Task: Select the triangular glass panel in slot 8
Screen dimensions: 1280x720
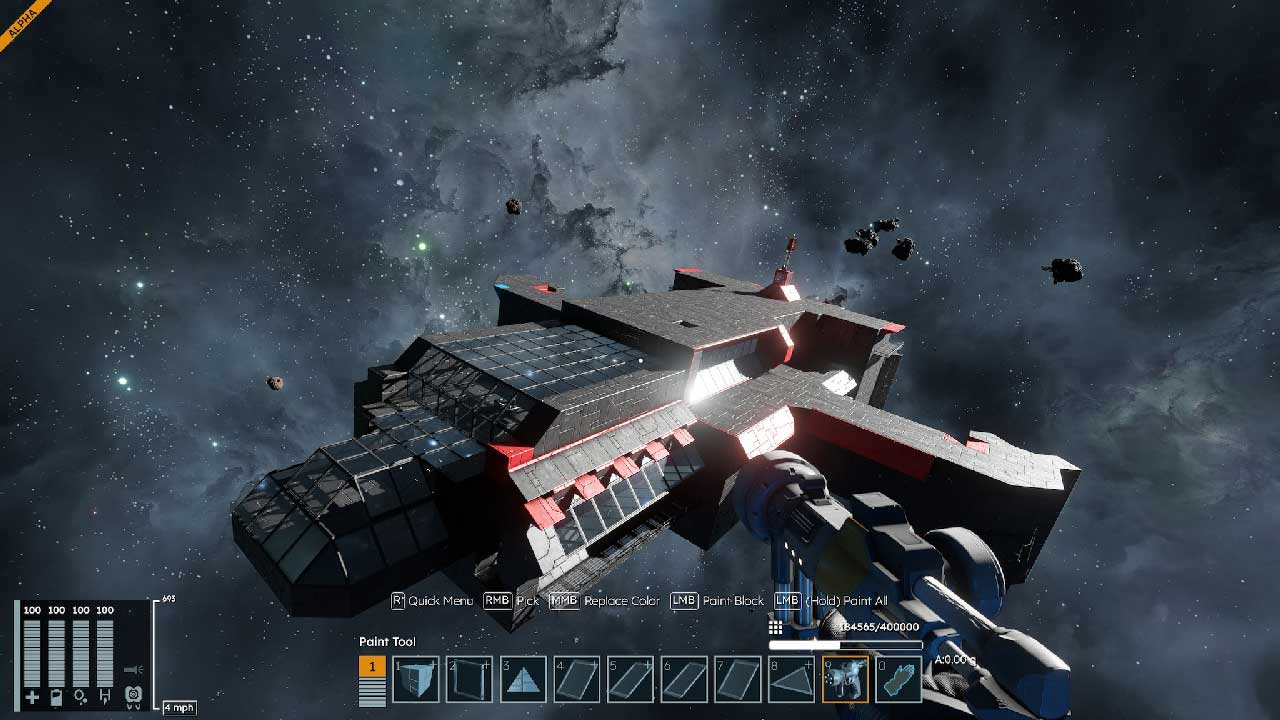Action: click(x=792, y=680)
